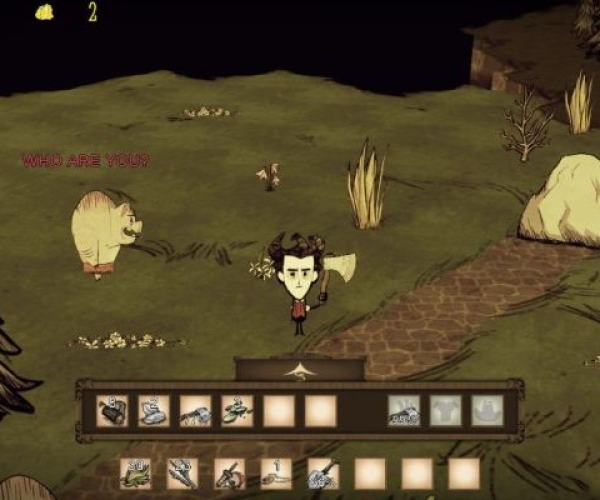600x500 pixels.
Task: Pick the red-accented tool in the unframed row
Action: (230, 473)
